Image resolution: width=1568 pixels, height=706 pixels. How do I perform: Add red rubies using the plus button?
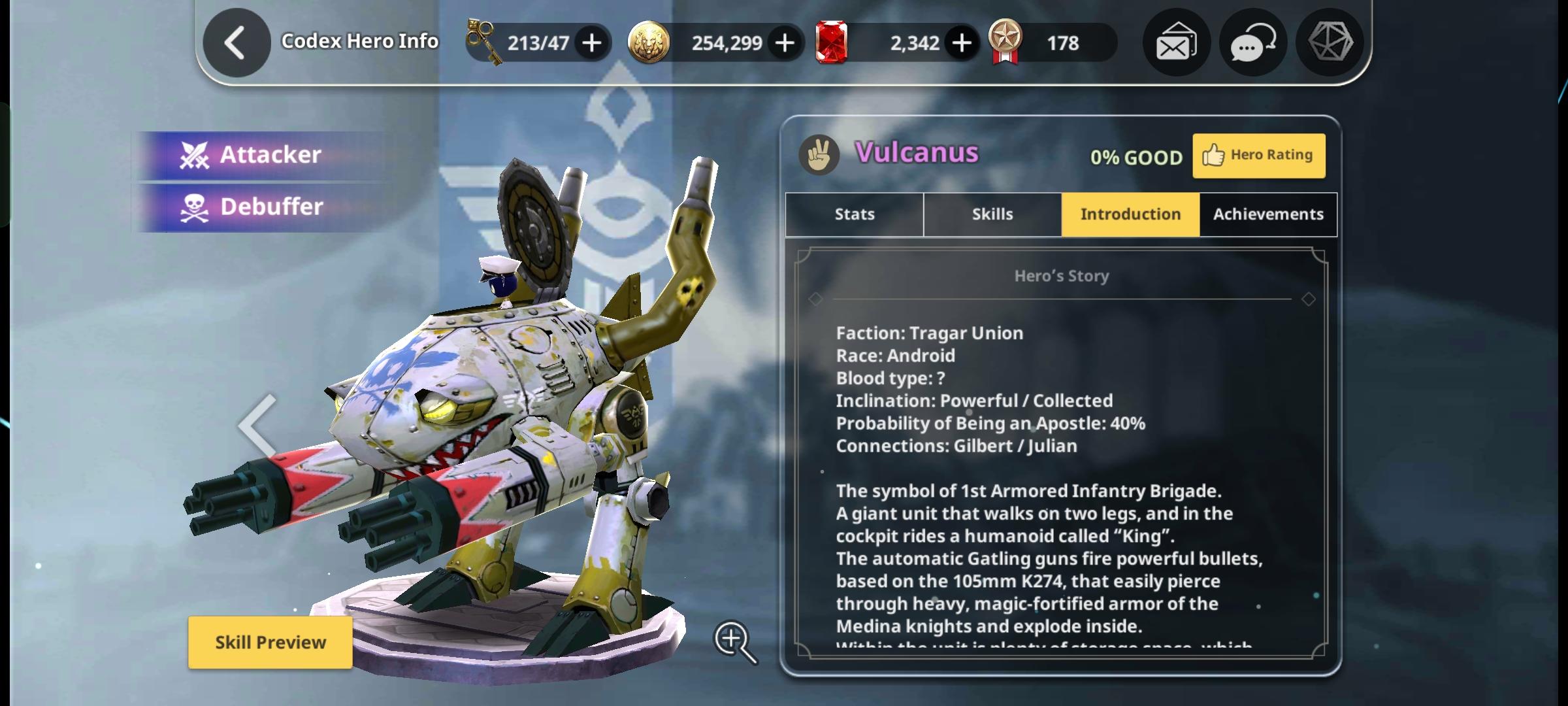[x=961, y=43]
